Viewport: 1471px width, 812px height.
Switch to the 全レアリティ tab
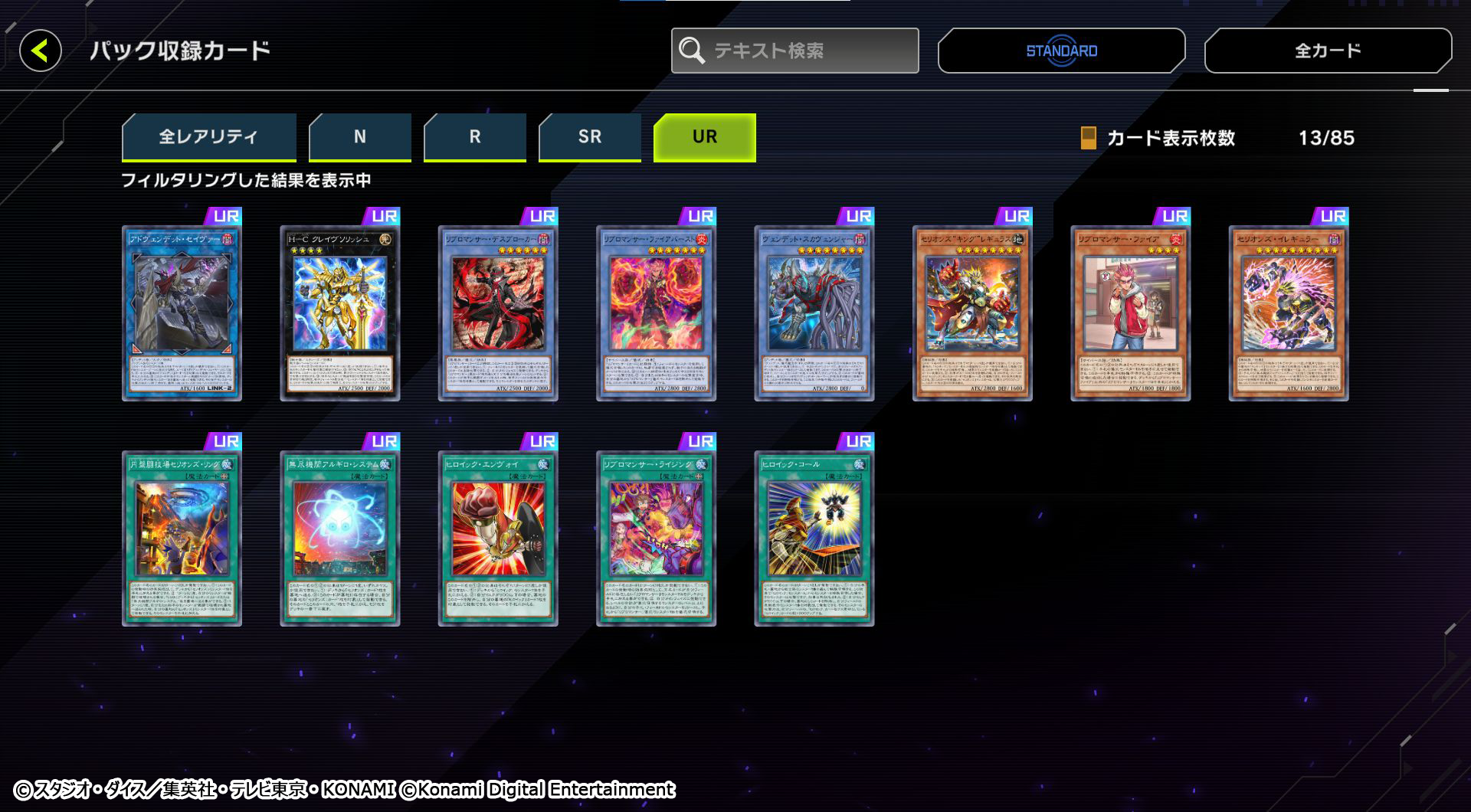[x=209, y=136]
